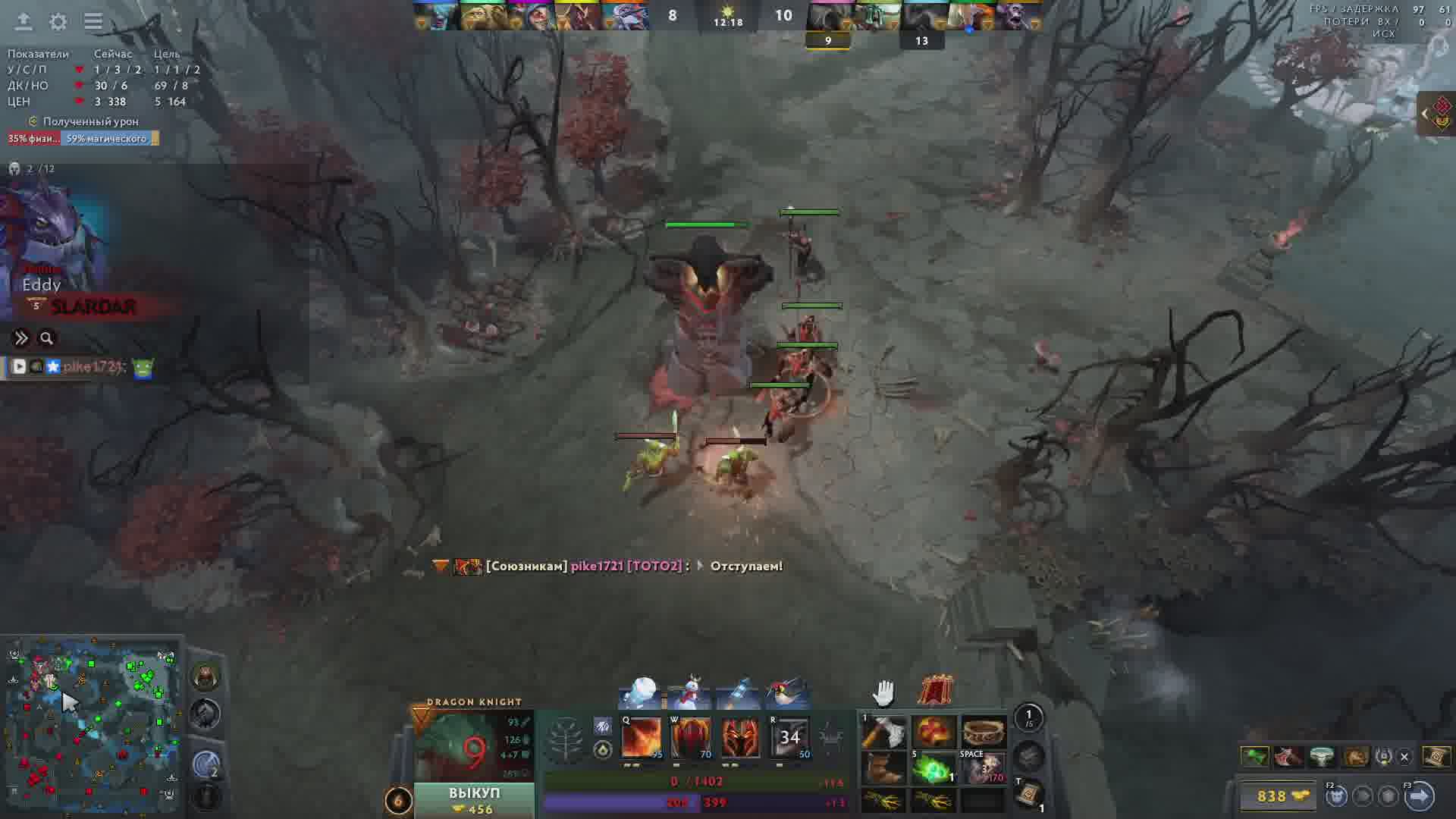Click Elder Dragon Form ultimate on cooldown
The height and width of the screenshot is (819, 1456).
click(789, 738)
